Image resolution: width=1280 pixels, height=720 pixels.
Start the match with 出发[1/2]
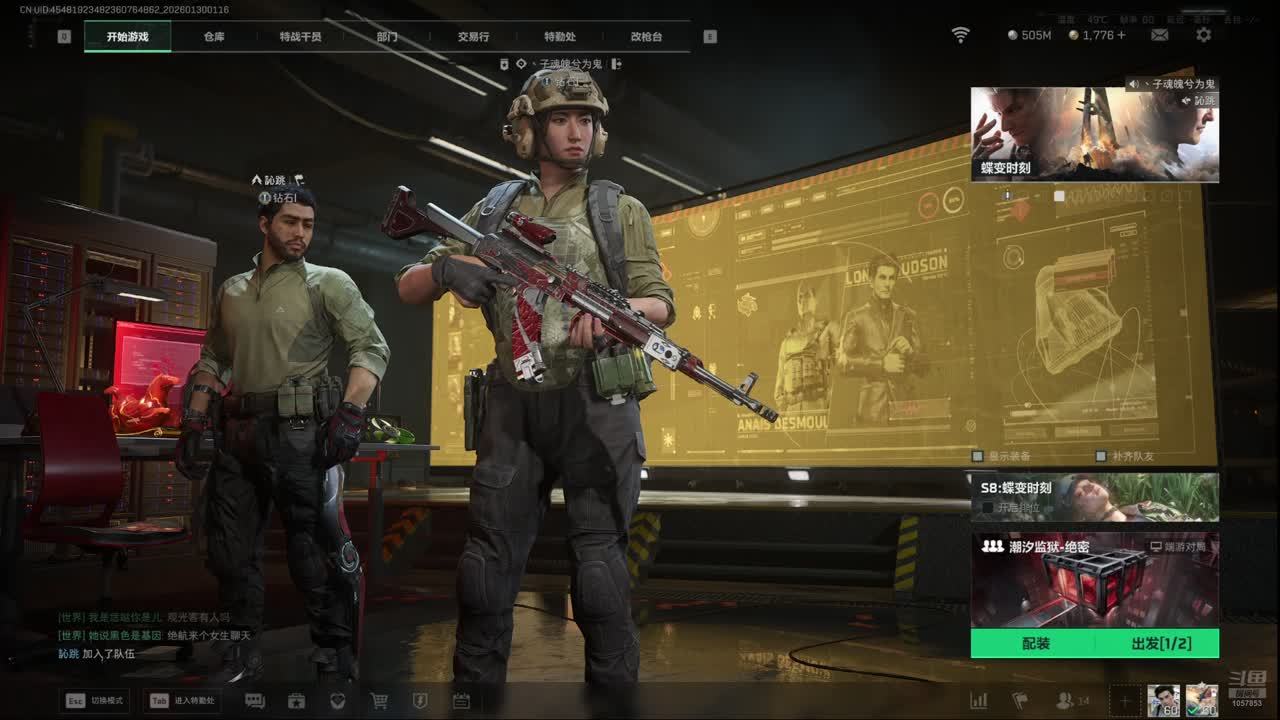coord(1160,643)
